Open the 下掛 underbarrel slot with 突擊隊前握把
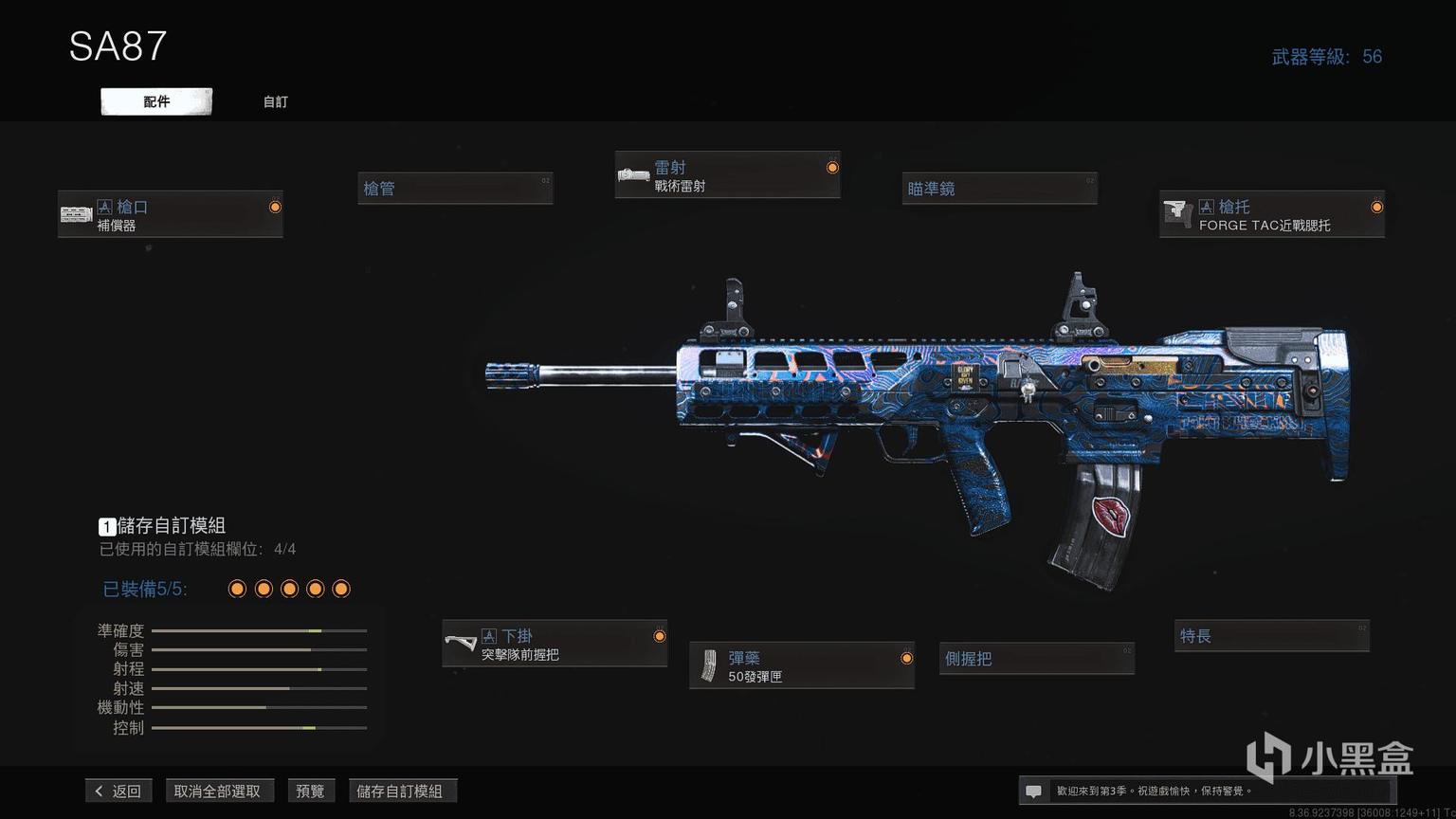1456x819 pixels. click(555, 645)
